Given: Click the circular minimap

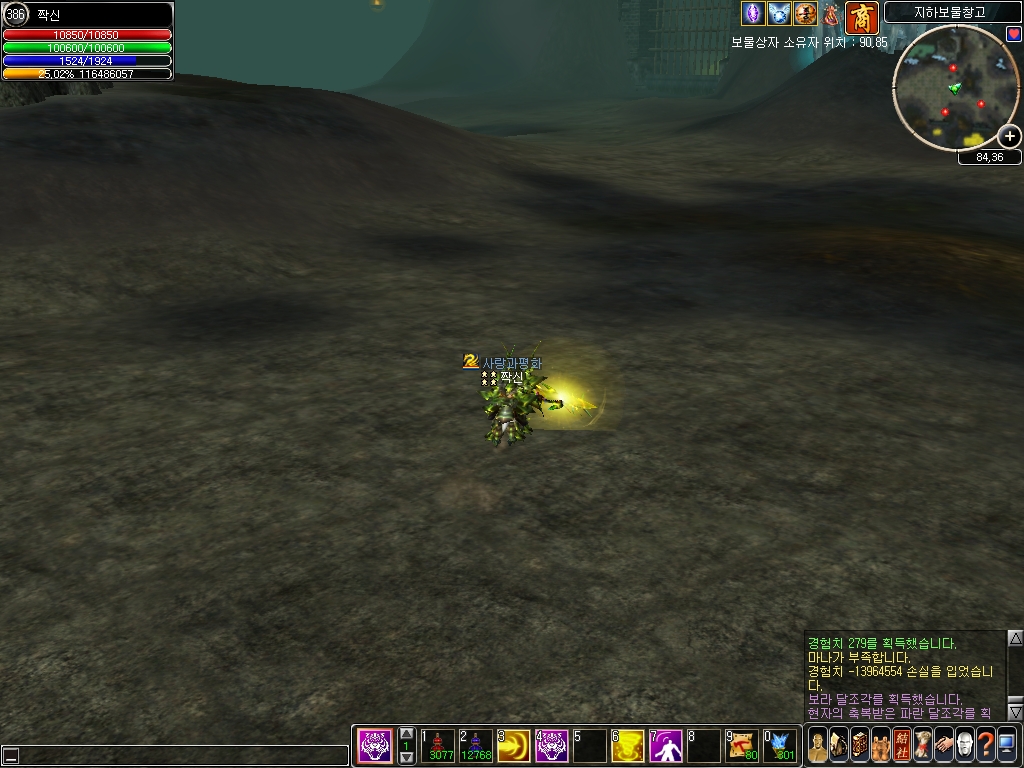Looking at the screenshot, I should coord(951,88).
